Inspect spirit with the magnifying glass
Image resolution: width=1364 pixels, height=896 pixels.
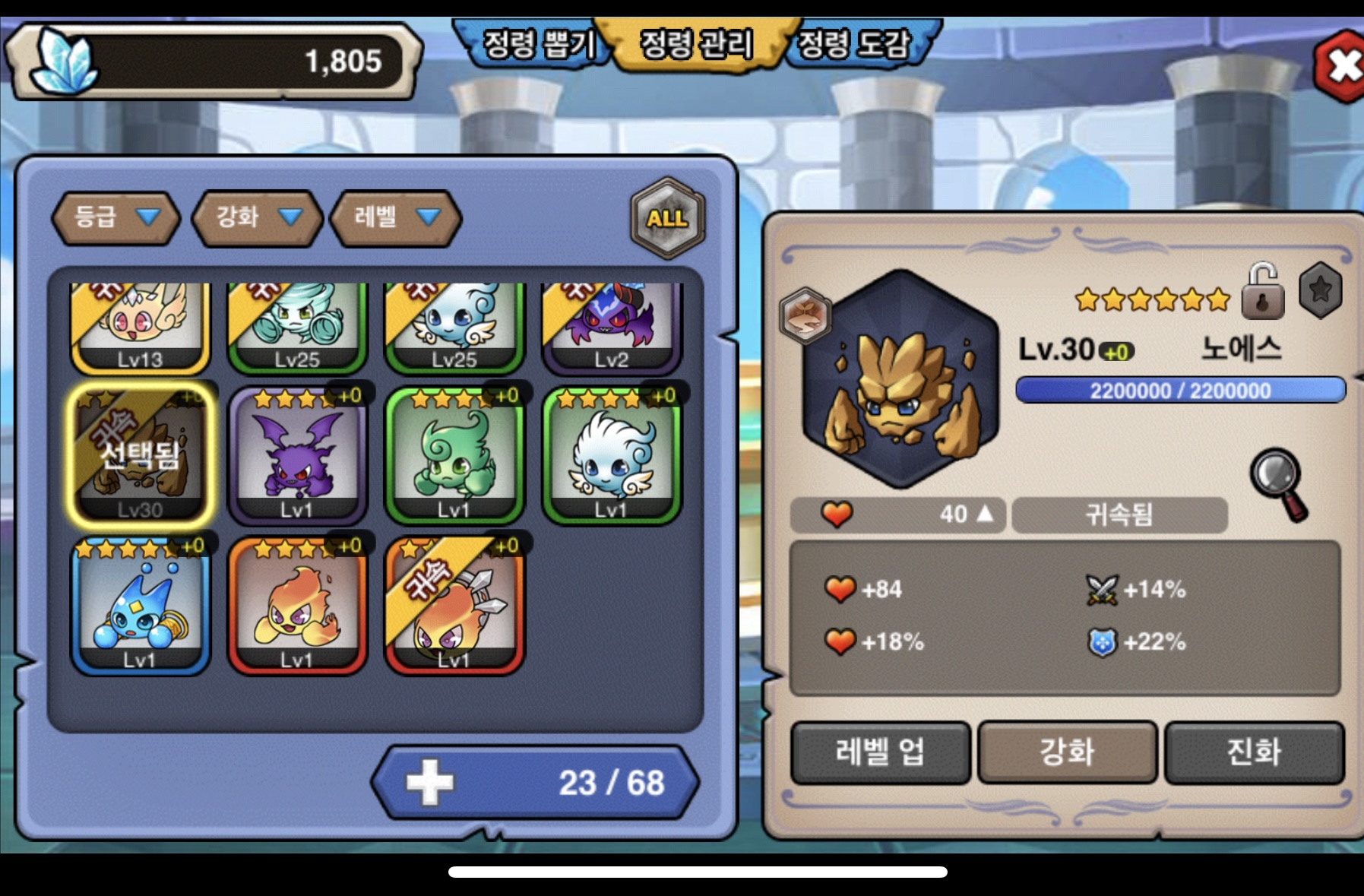click(1280, 483)
